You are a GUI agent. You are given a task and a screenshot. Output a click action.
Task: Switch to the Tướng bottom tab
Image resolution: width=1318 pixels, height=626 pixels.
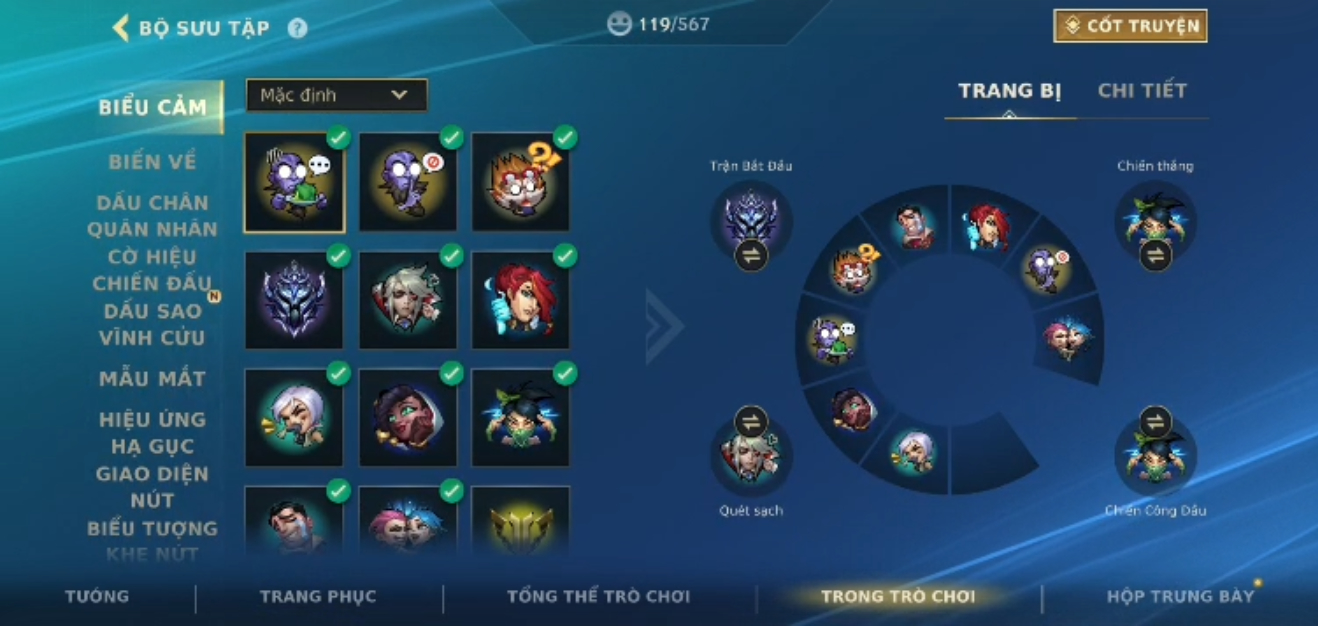click(97, 597)
